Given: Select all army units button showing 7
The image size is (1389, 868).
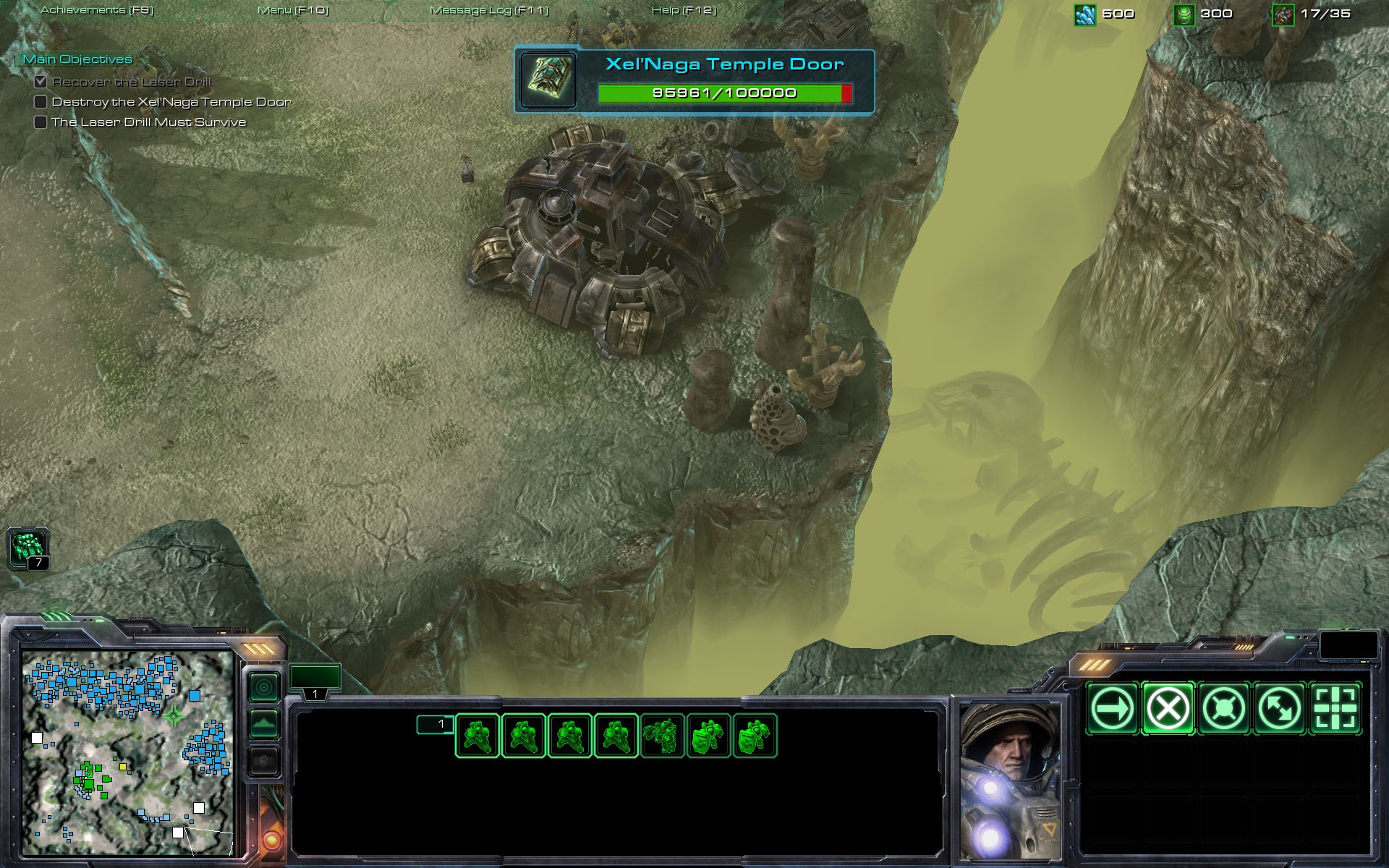Looking at the screenshot, I should pos(28,548).
